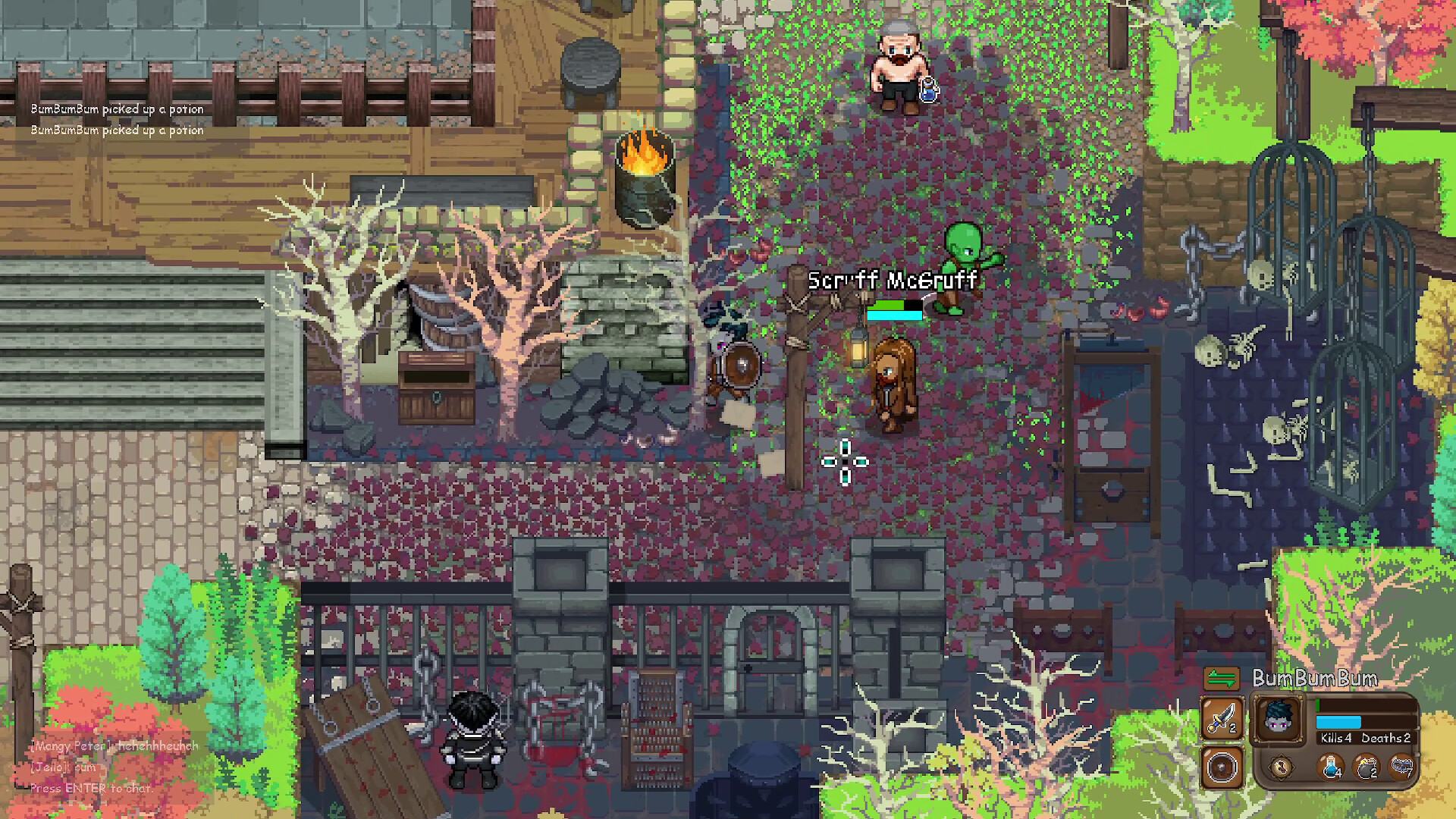Select the shield equipment slot
Screen dimensions: 1456x819
click(1222, 768)
